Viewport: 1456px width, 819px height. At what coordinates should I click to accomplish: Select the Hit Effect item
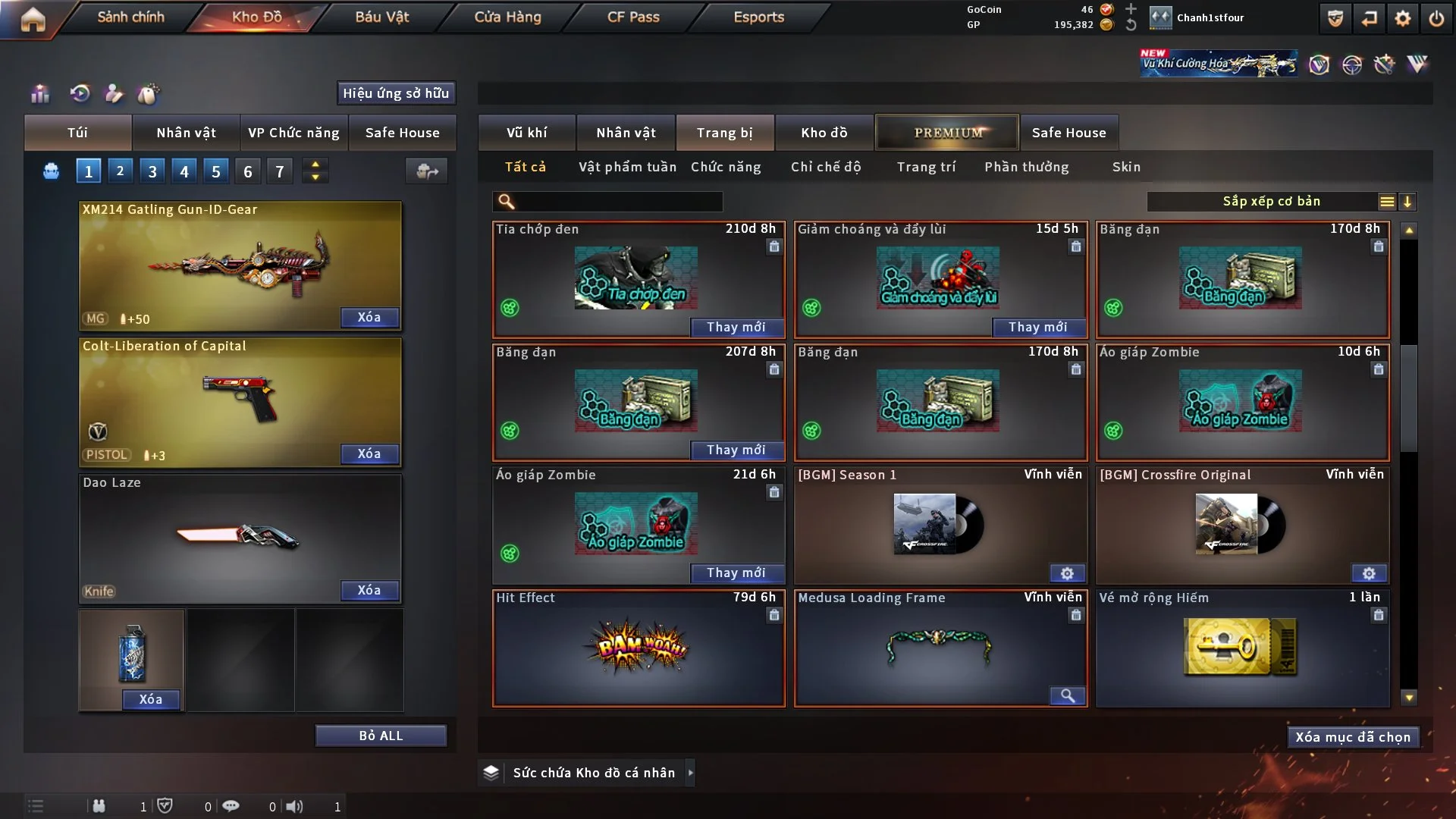pos(639,648)
